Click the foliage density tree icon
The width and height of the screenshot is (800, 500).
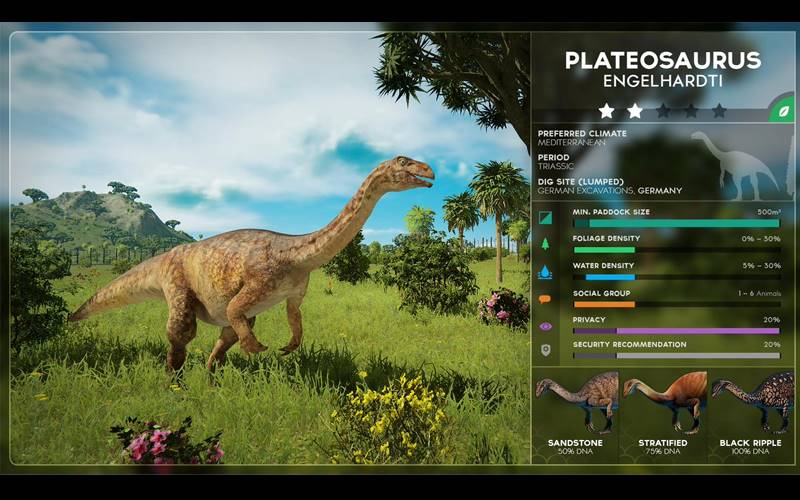point(545,244)
